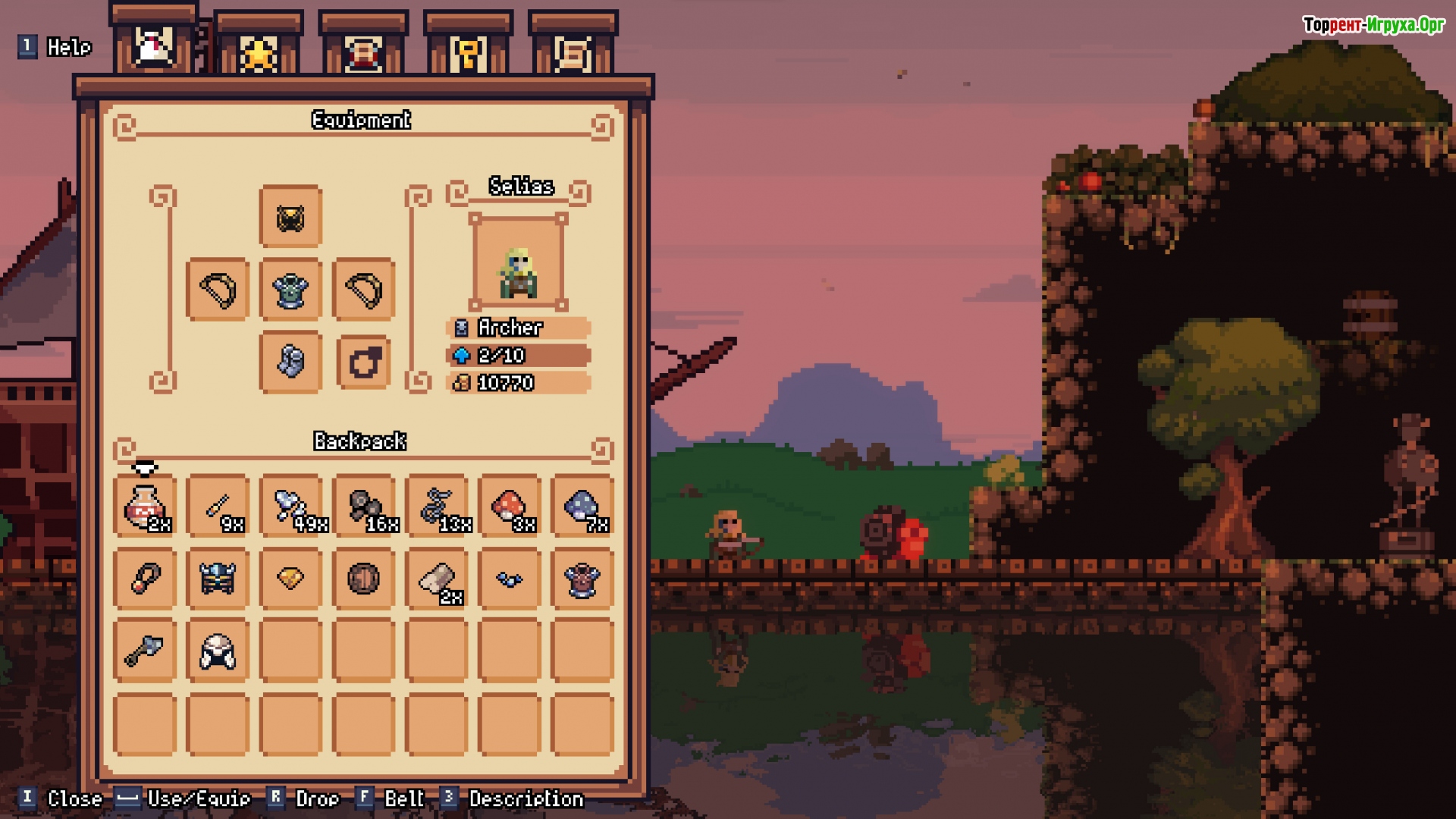Select the red health potion stack
The image size is (1456, 819).
pos(145,506)
